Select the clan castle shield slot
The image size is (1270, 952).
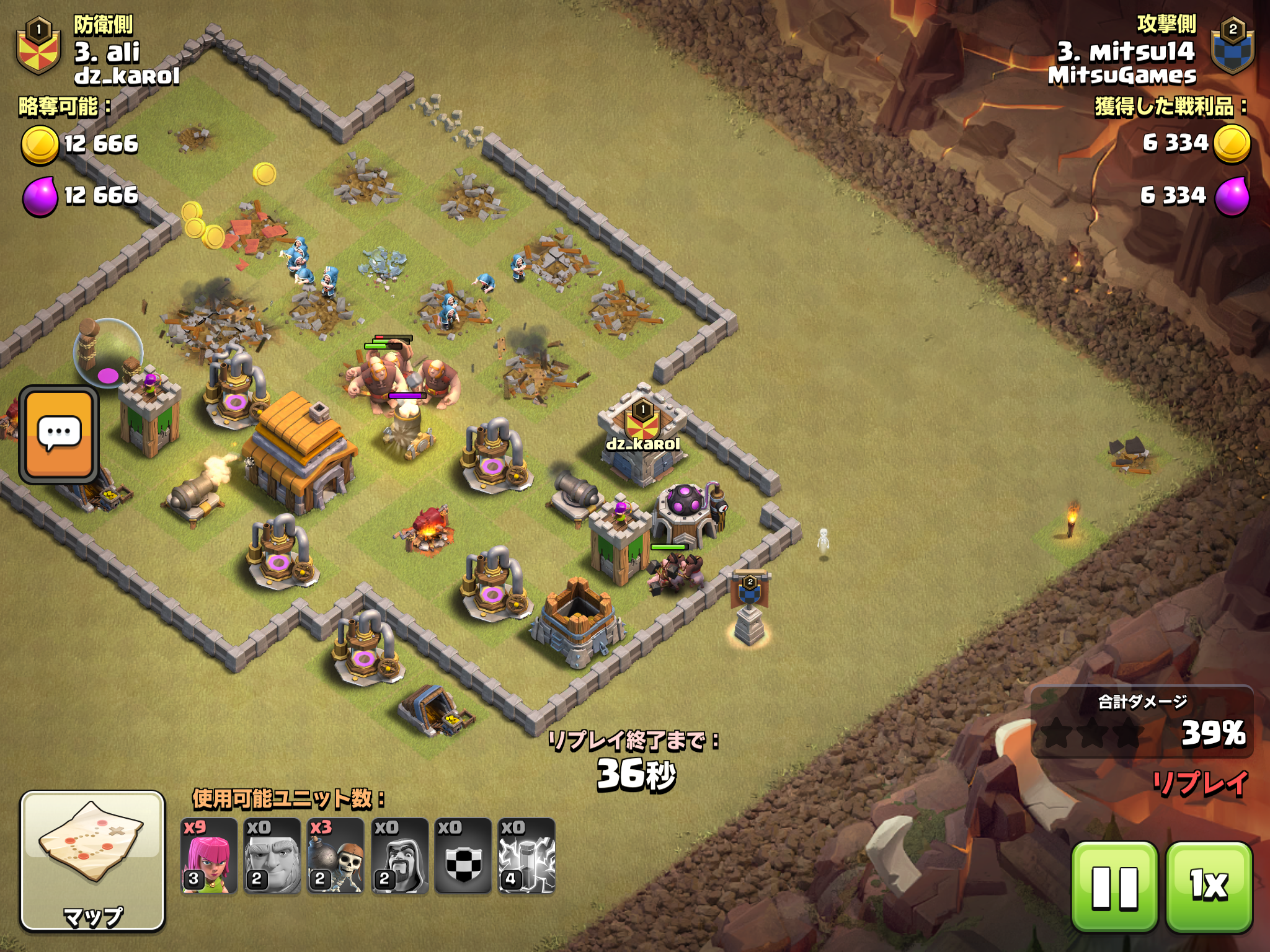coord(463,856)
